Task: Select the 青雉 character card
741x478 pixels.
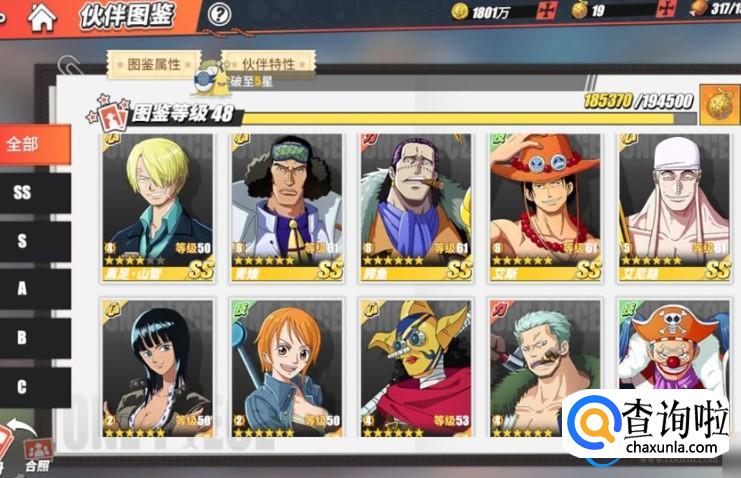Action: coord(287,207)
